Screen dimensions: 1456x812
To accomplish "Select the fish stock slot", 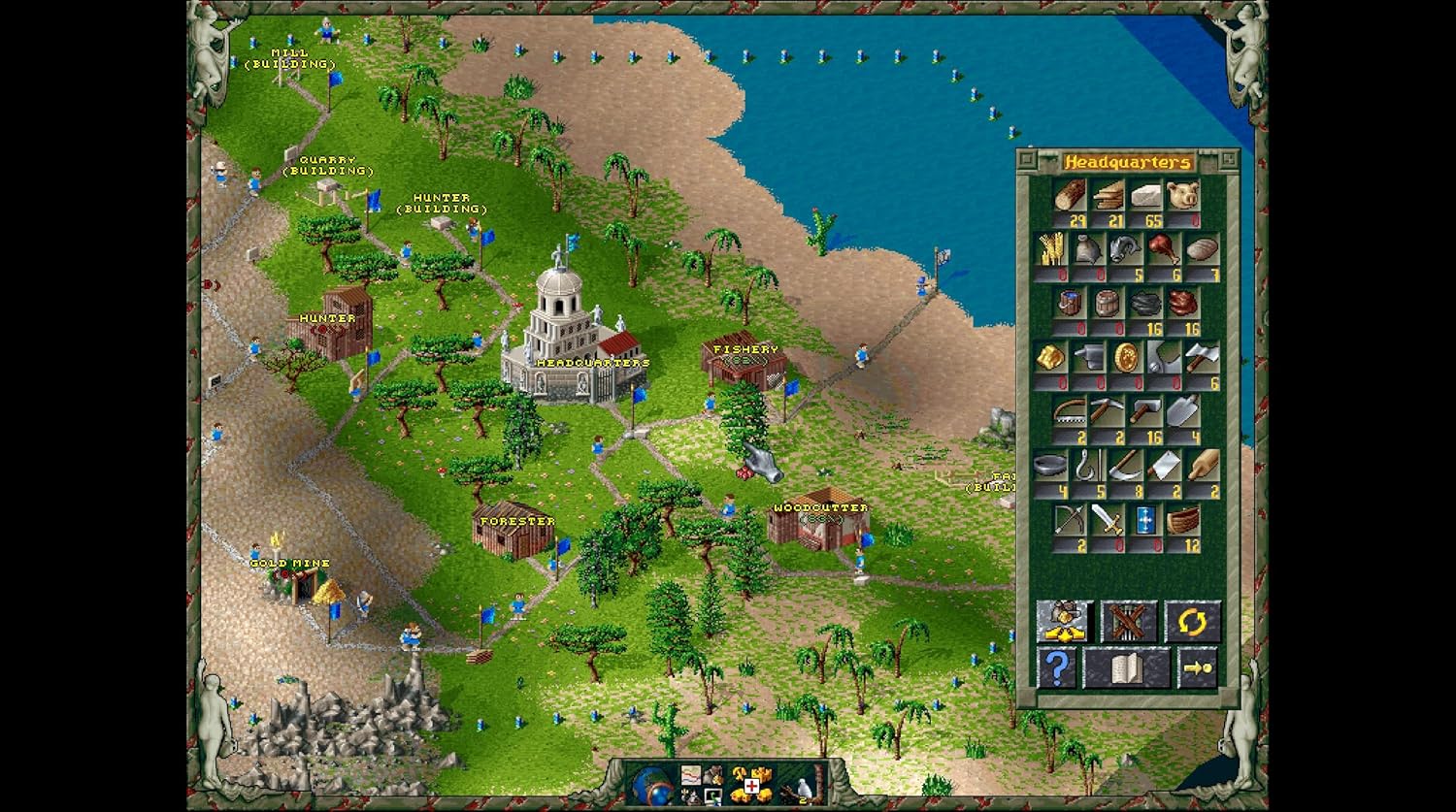I will coord(1127,250).
